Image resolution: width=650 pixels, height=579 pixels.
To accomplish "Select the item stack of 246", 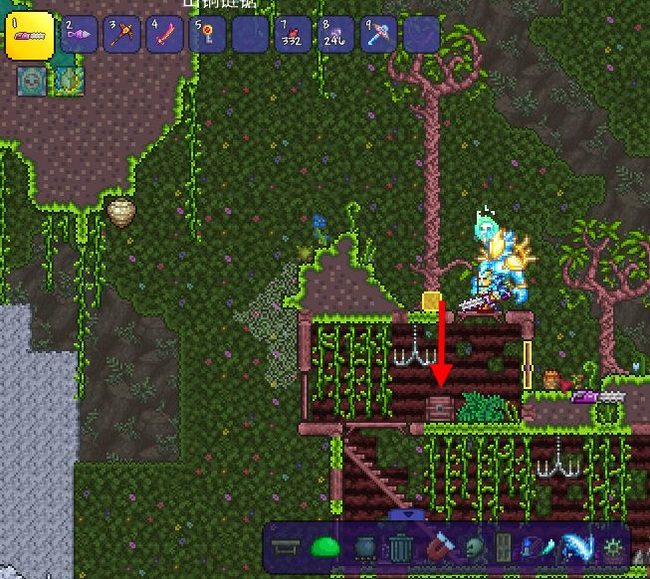I will pyautogui.click(x=336, y=35).
